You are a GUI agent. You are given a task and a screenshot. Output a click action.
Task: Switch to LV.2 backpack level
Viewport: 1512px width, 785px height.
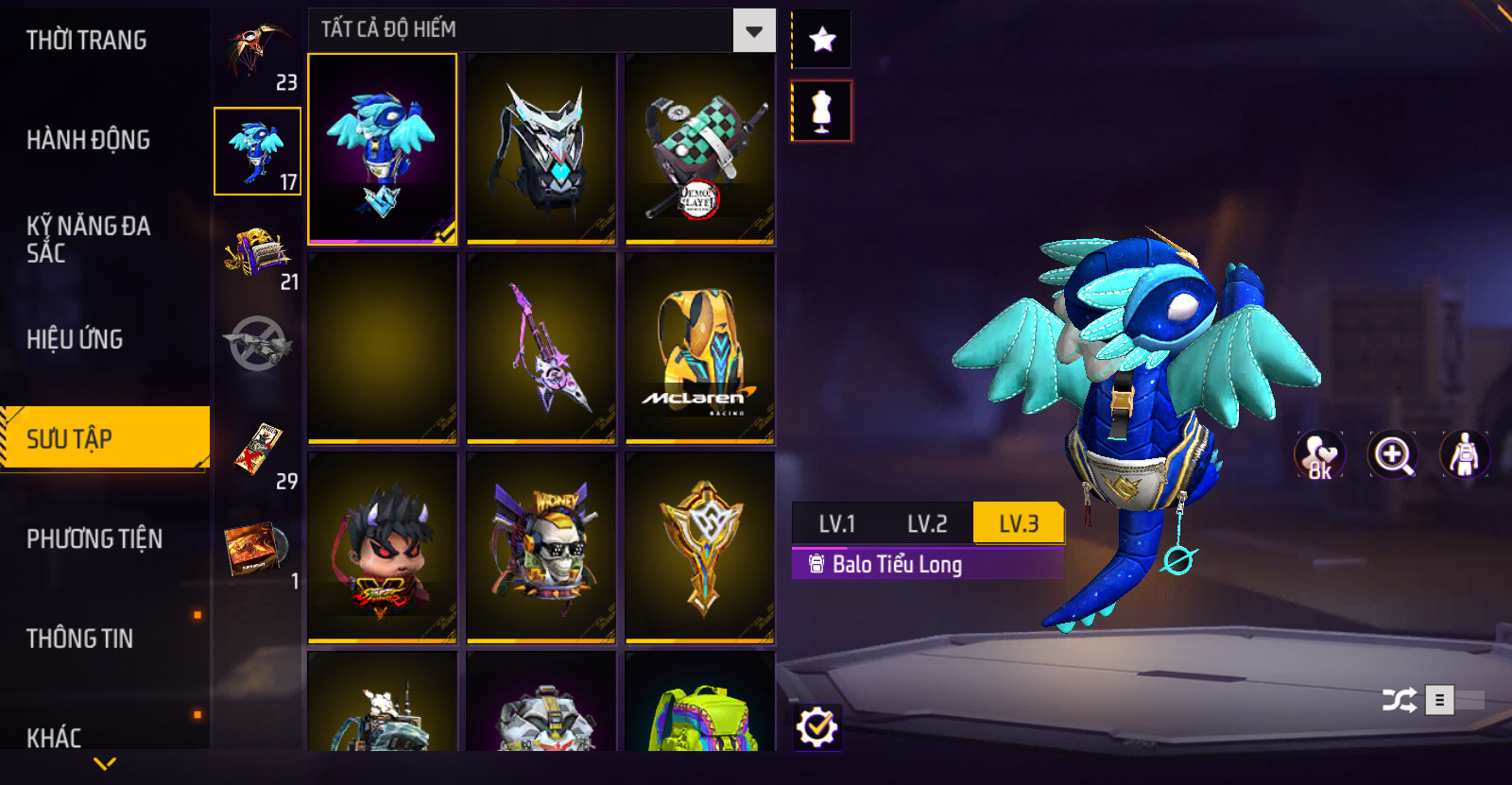[x=926, y=523]
